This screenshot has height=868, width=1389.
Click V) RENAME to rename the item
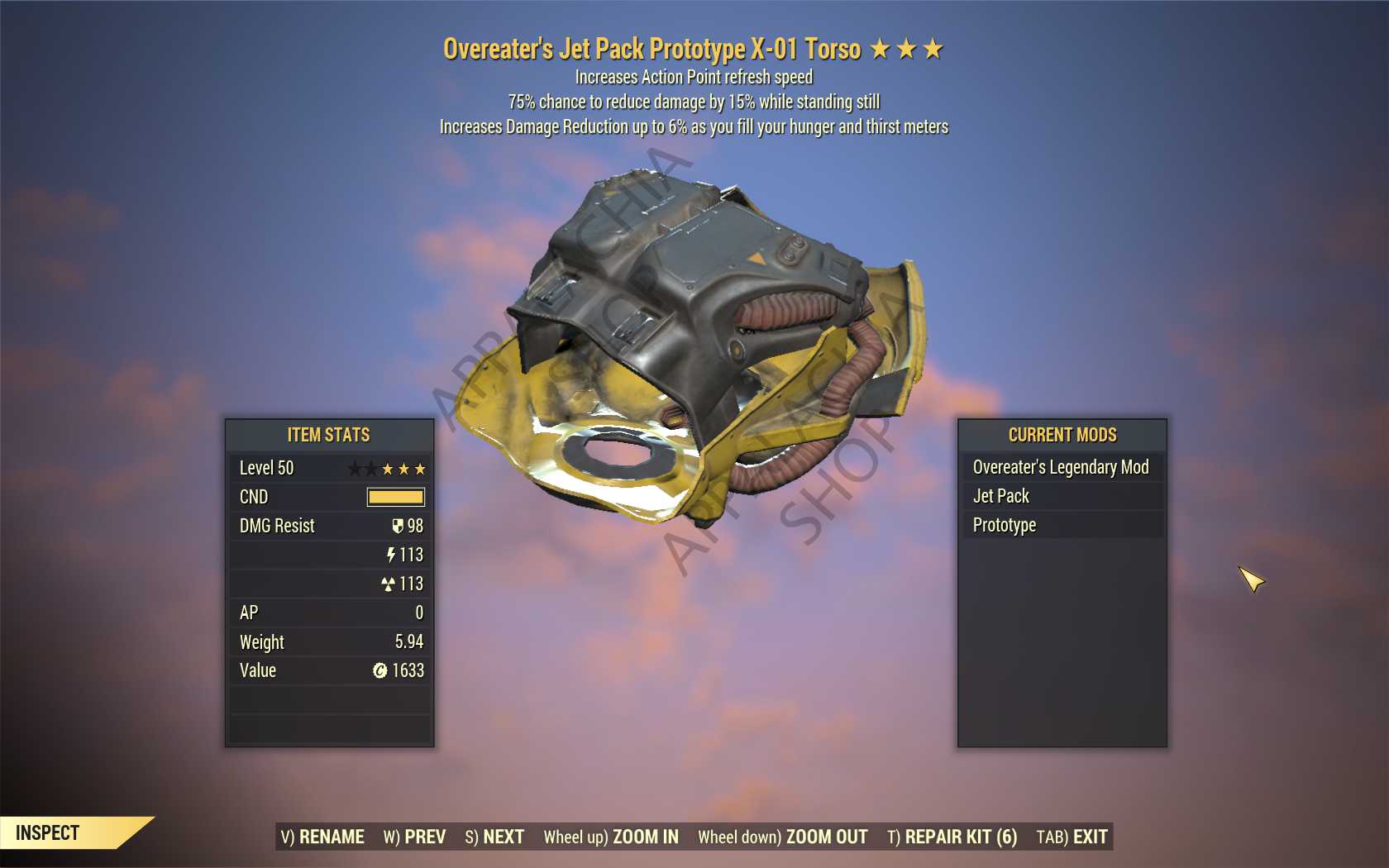(x=322, y=837)
